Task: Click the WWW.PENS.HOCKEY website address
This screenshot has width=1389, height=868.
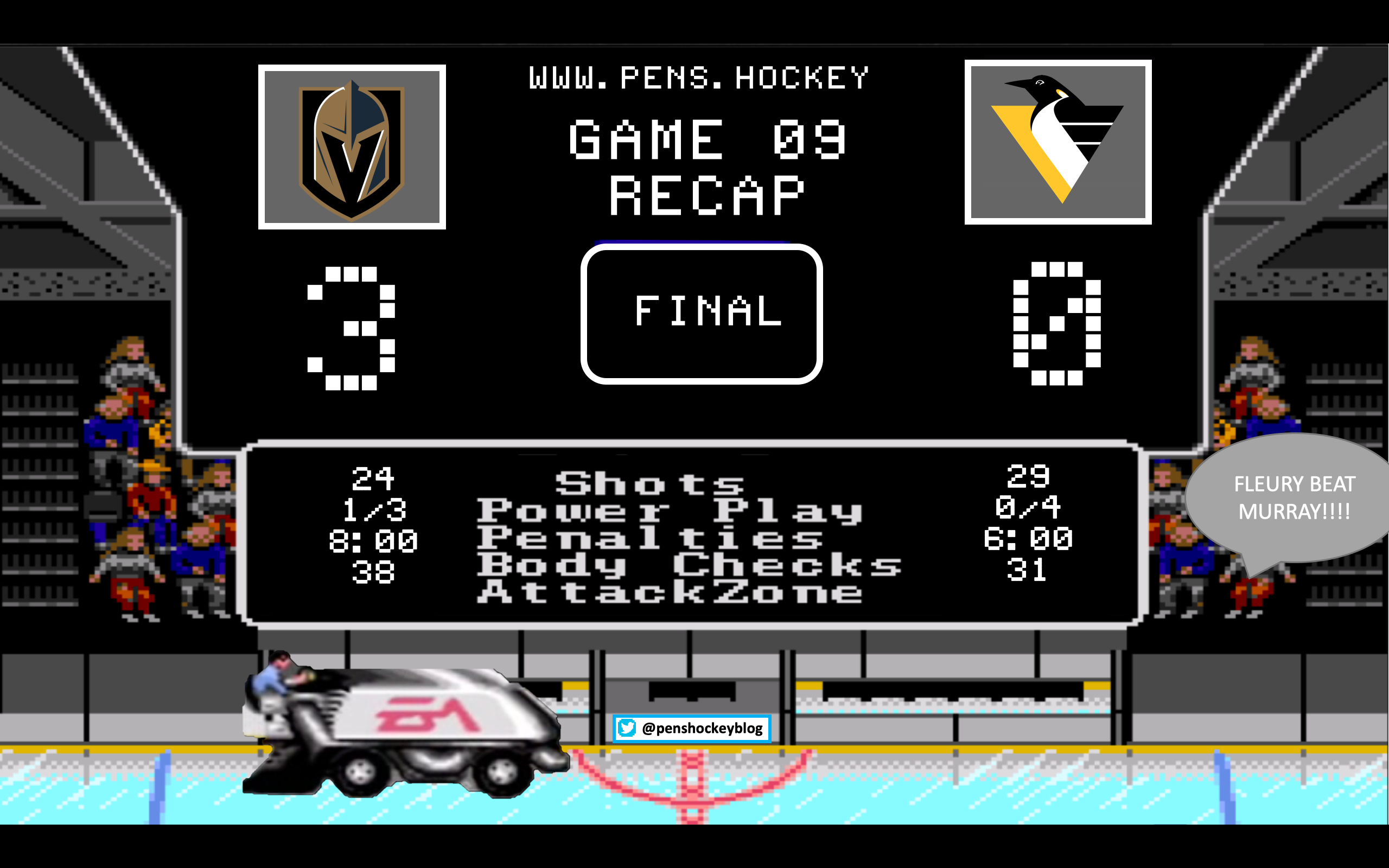Action: (698, 78)
